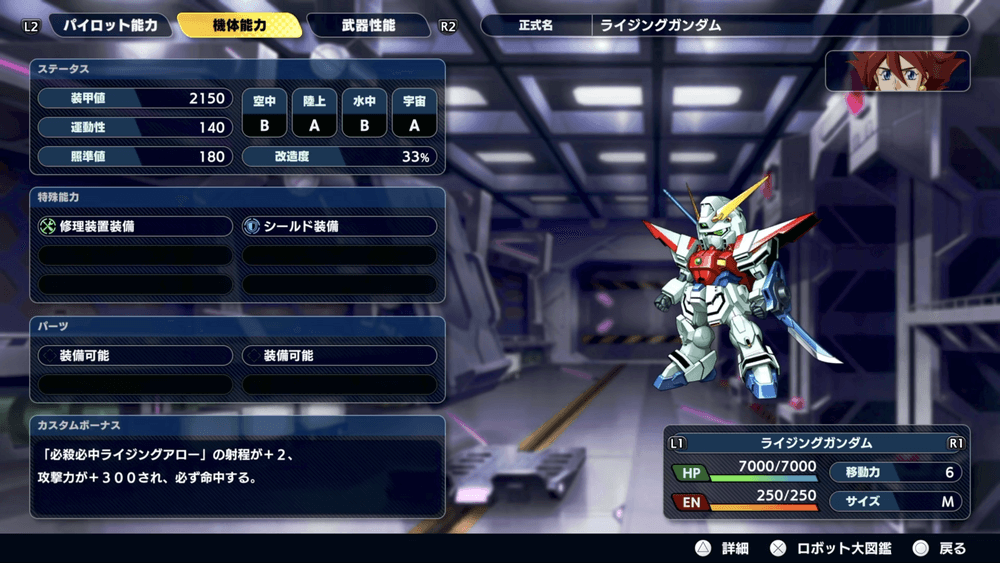Viewport: 1000px width, 563px height.
Task: Click the pilot portrait thumbnail
Action: [897, 71]
